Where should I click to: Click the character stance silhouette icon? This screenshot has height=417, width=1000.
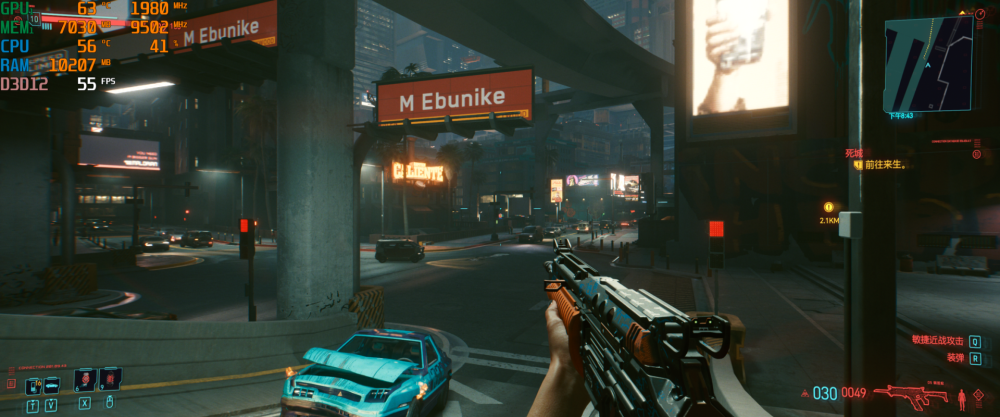point(963,398)
